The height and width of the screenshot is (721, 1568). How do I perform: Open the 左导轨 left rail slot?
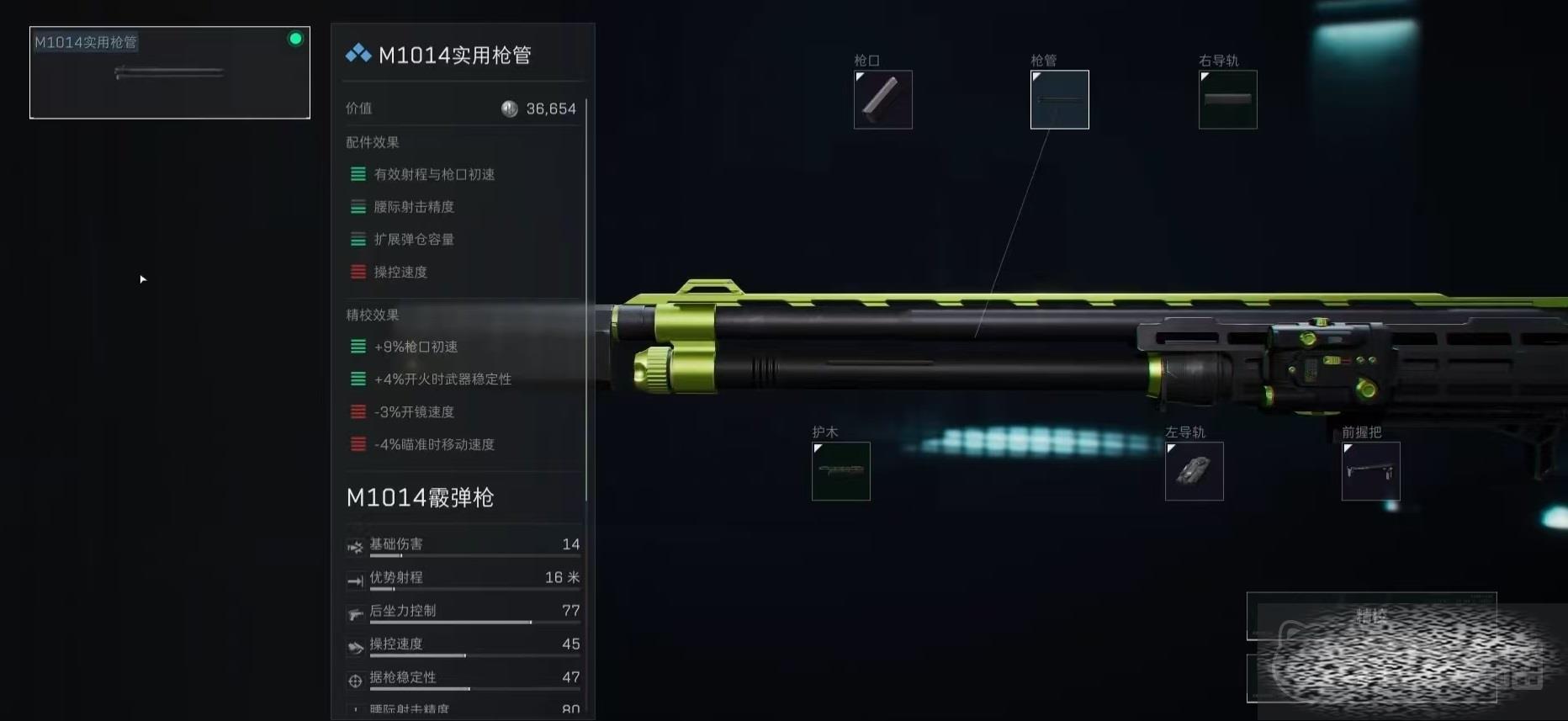[1194, 471]
